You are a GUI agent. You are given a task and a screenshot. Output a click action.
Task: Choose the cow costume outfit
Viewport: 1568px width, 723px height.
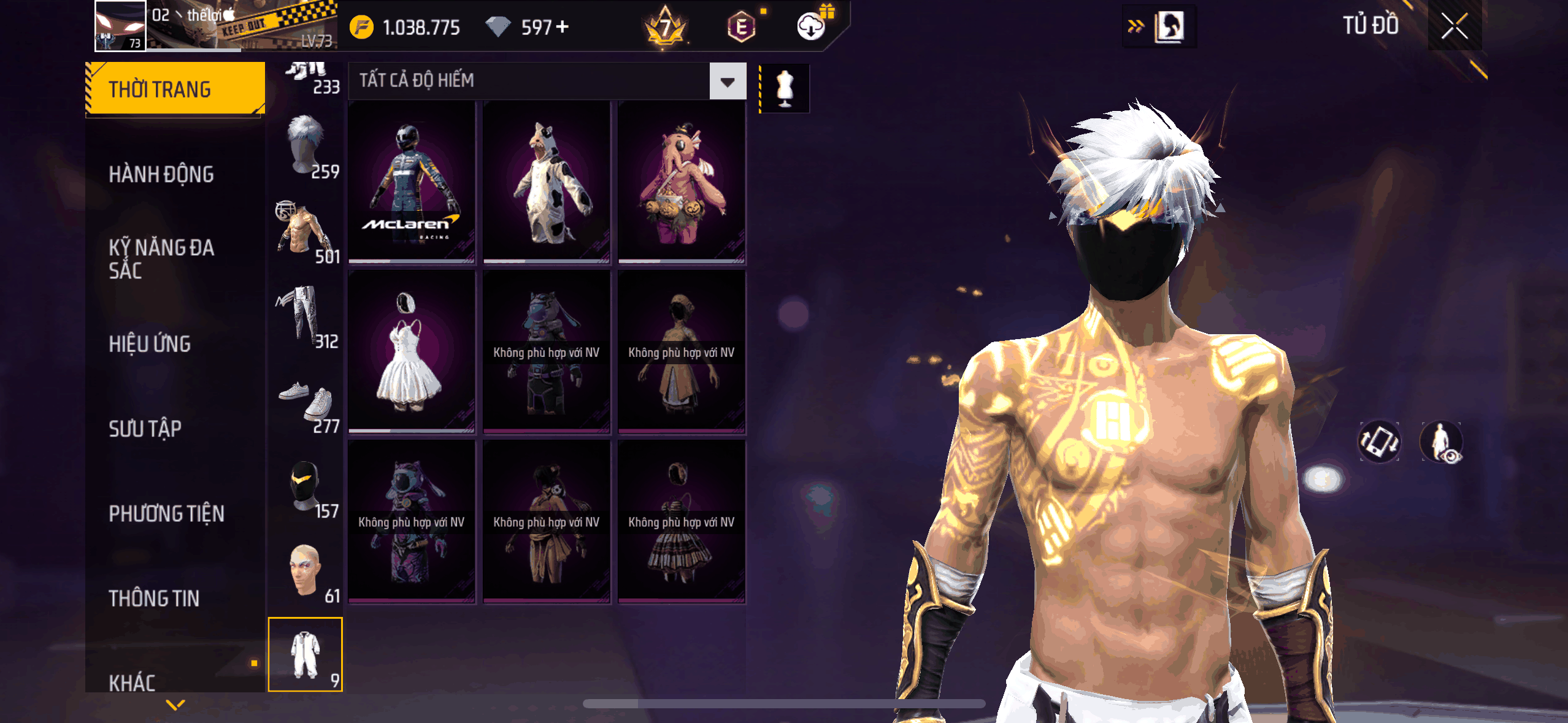(x=547, y=183)
